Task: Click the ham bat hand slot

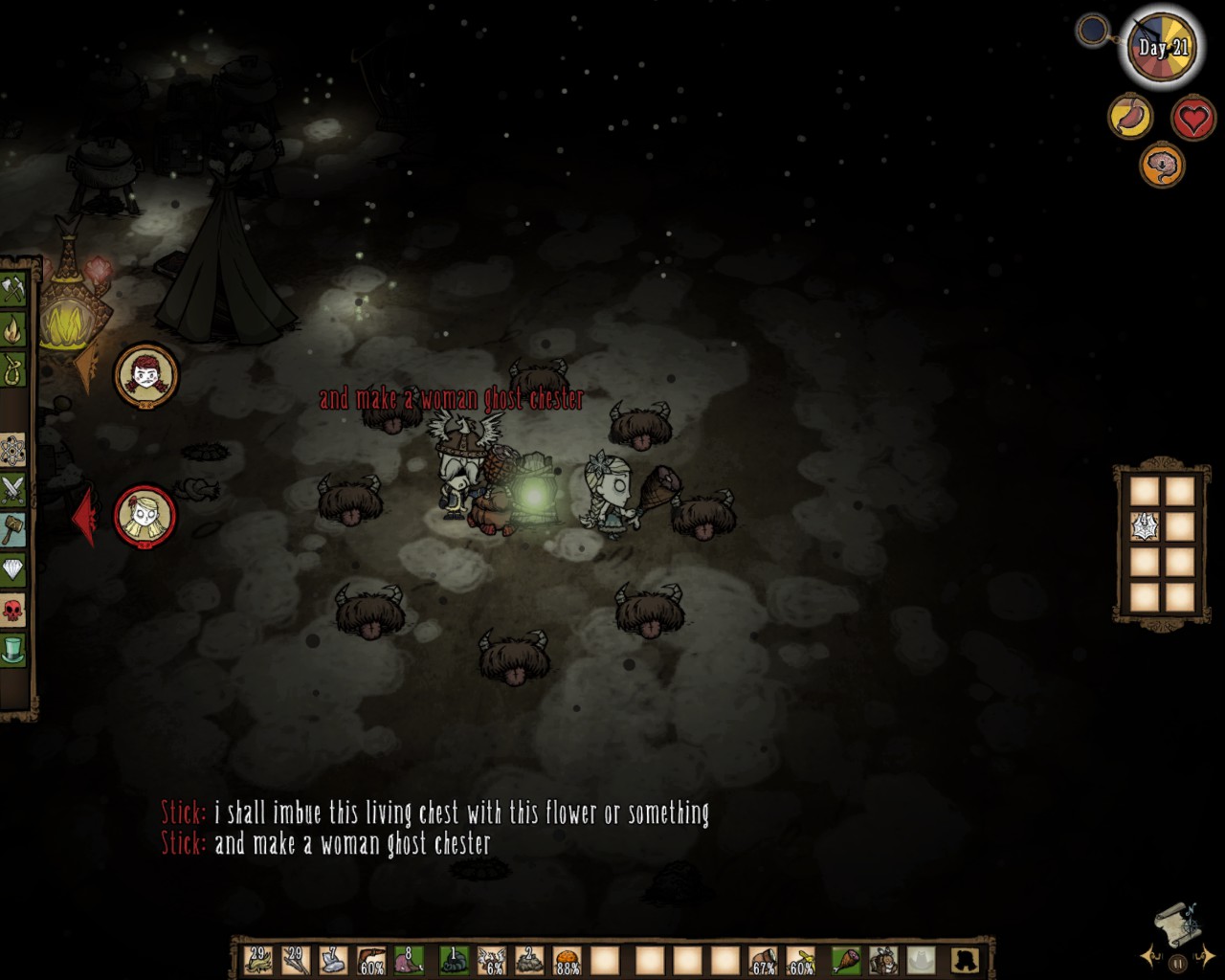Action: (846, 959)
